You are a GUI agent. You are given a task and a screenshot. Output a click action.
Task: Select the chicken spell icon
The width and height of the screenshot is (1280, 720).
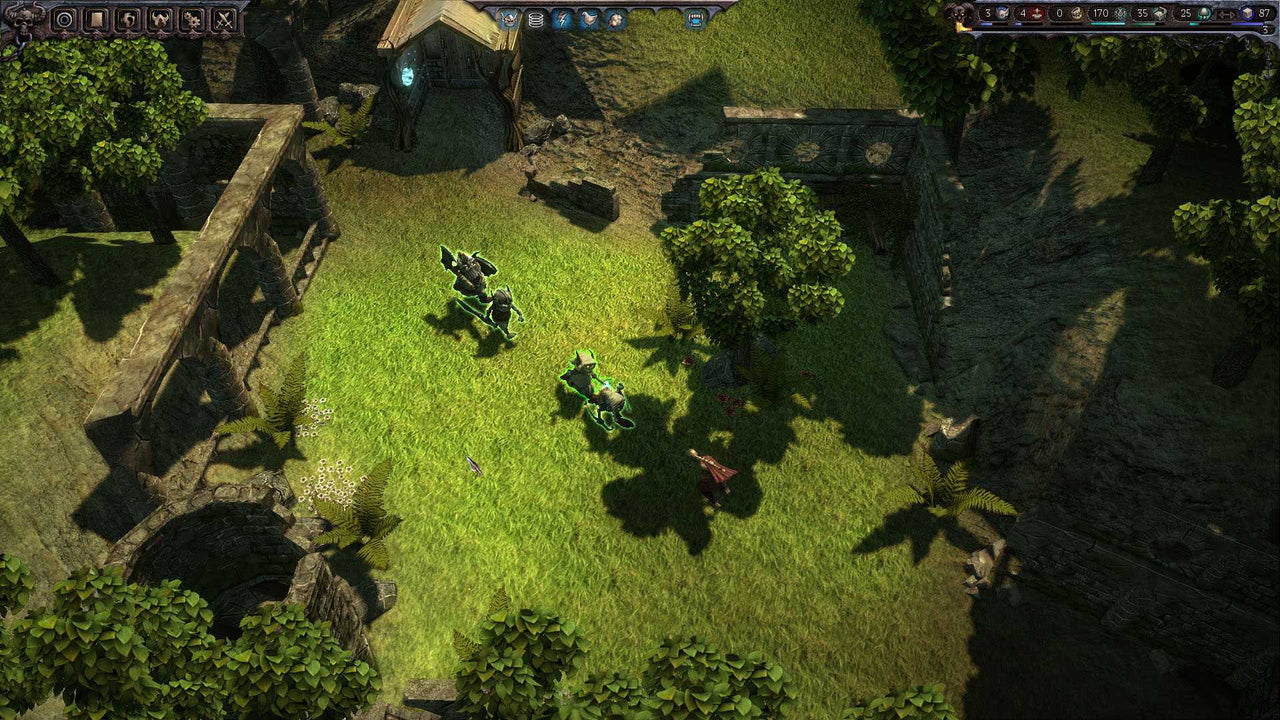tap(589, 18)
